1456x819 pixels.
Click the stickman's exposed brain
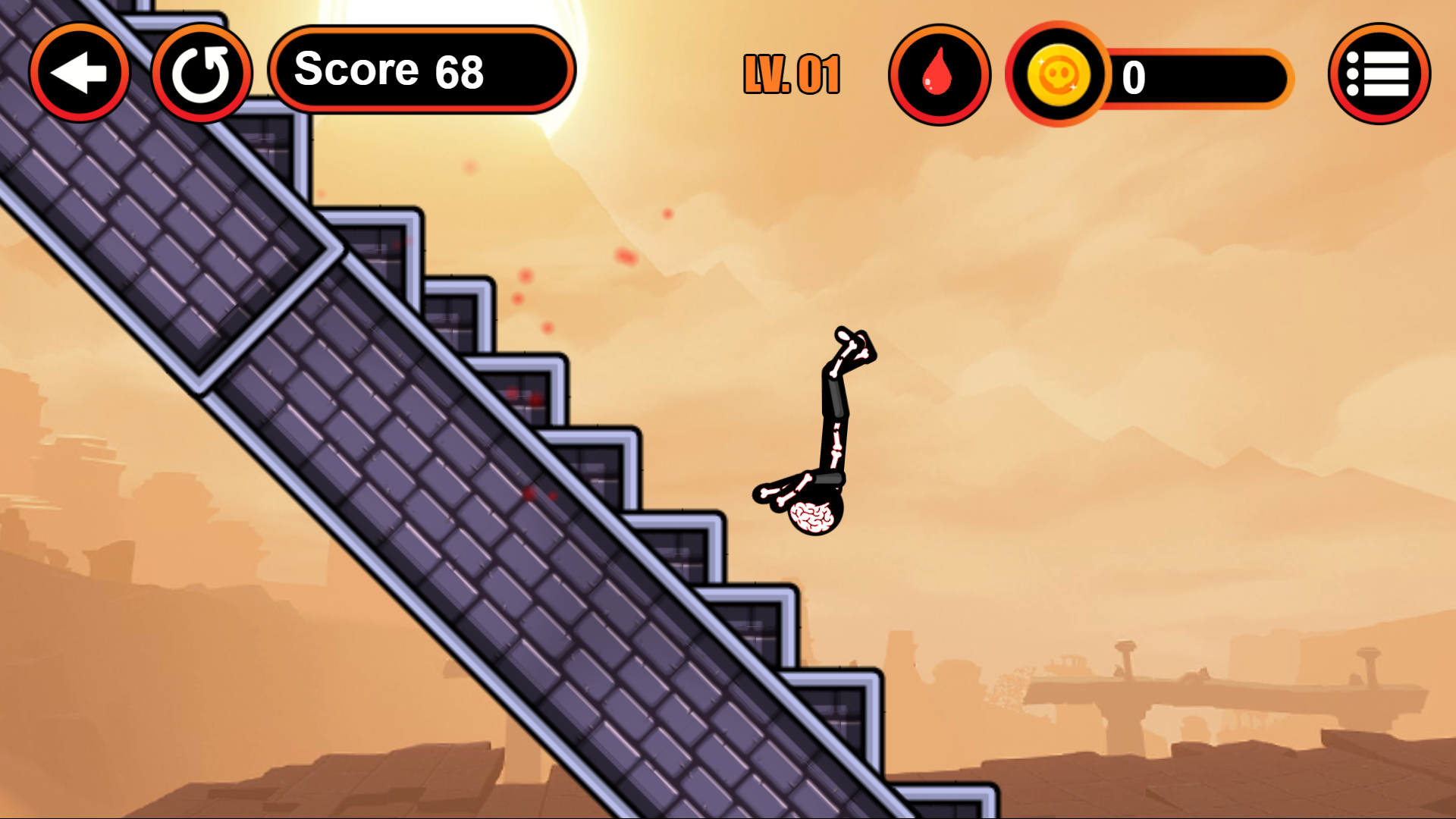point(813,516)
